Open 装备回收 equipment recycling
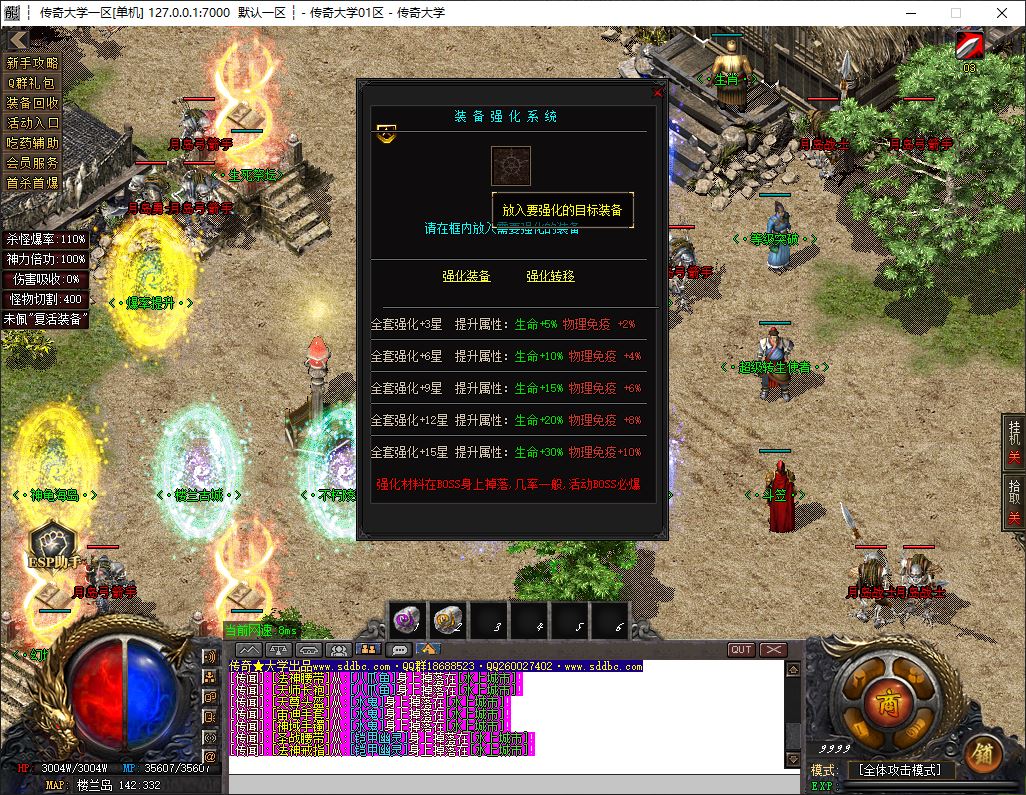 coord(33,103)
